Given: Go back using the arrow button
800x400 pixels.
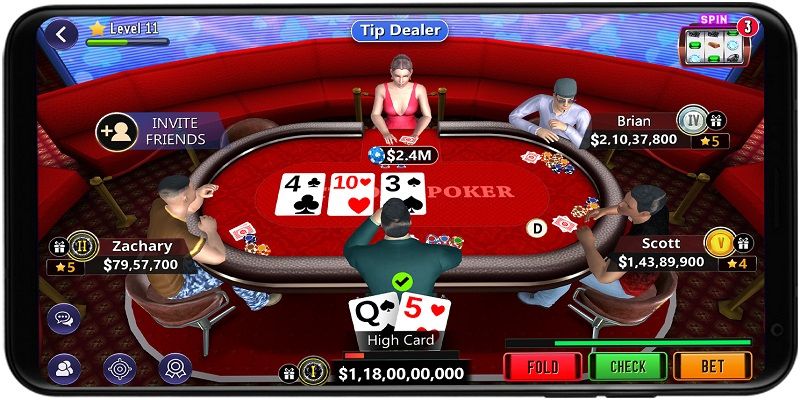Looking at the screenshot, I should coord(63,35).
